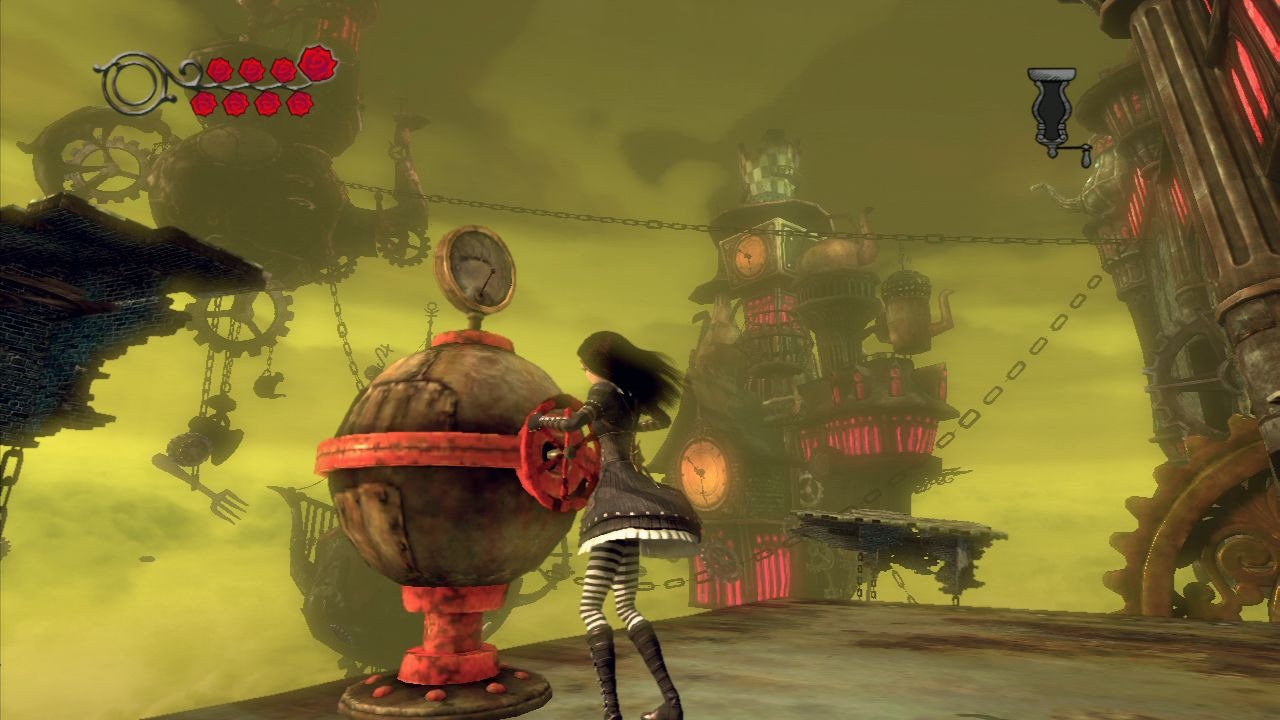The height and width of the screenshot is (720, 1280).
Task: Click the first rose in the health meter
Action: click(220, 69)
